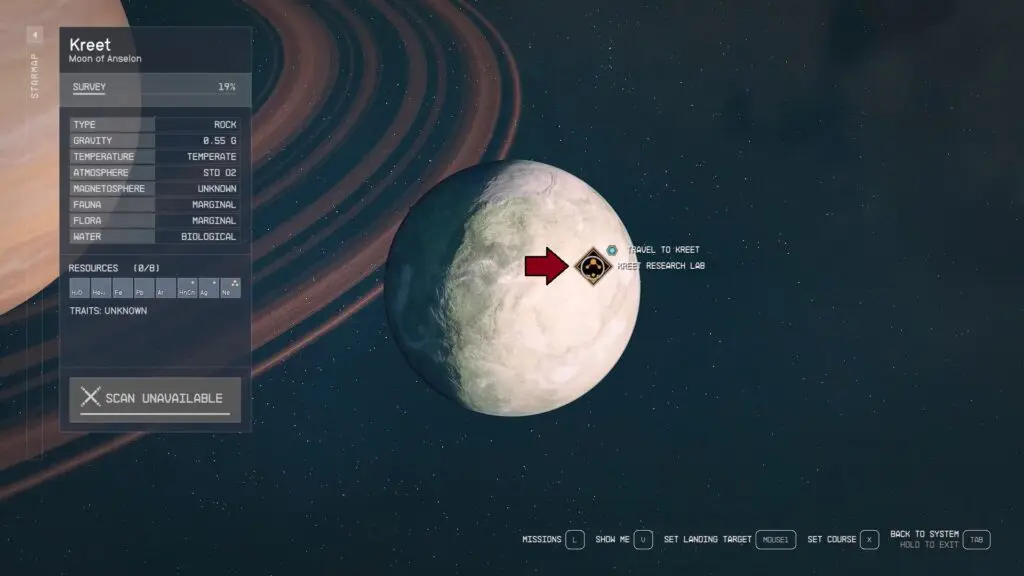
Task: Select the H2O resource tile
Action: click(79, 289)
